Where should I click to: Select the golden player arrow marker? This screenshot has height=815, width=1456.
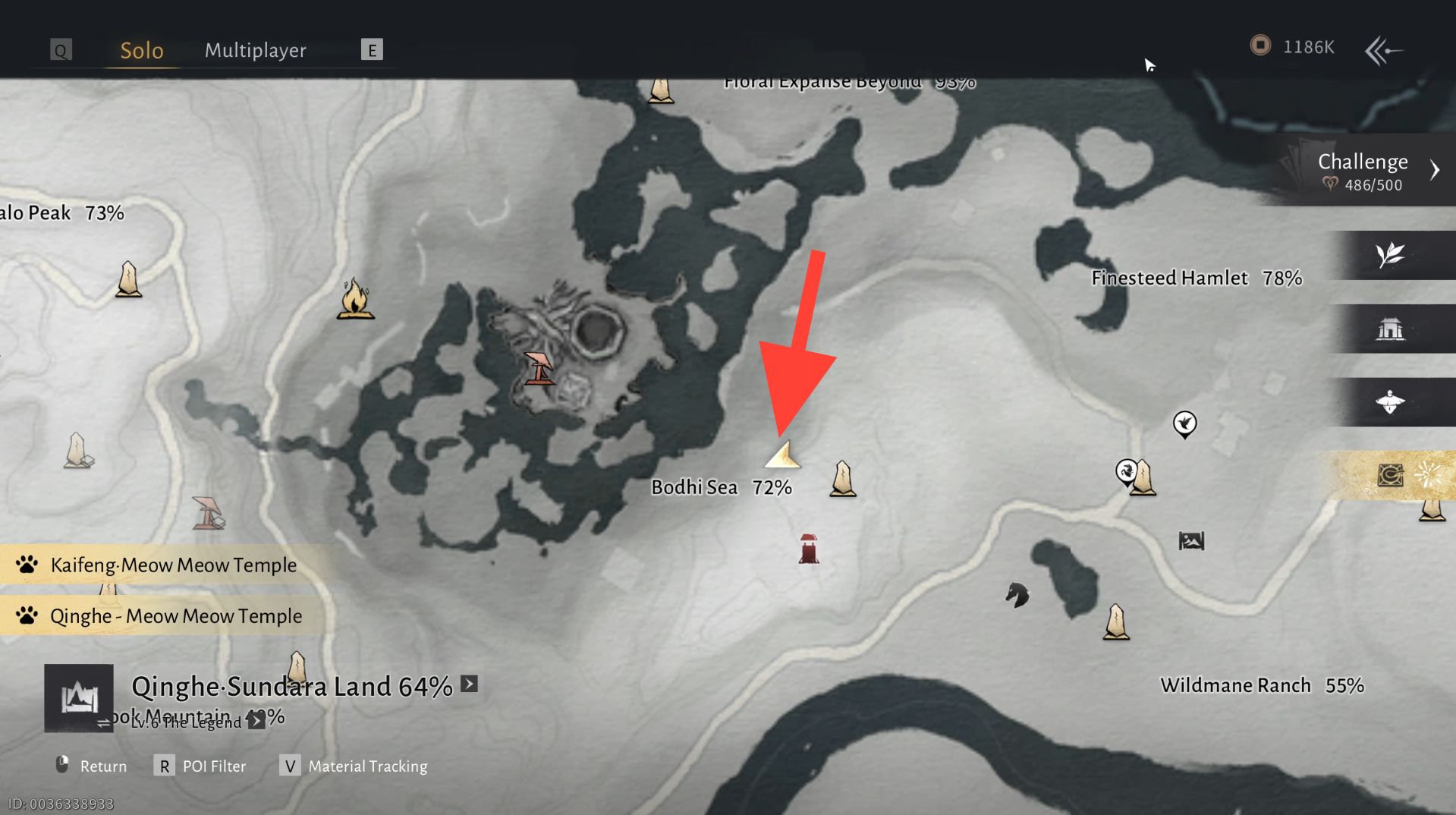[782, 455]
